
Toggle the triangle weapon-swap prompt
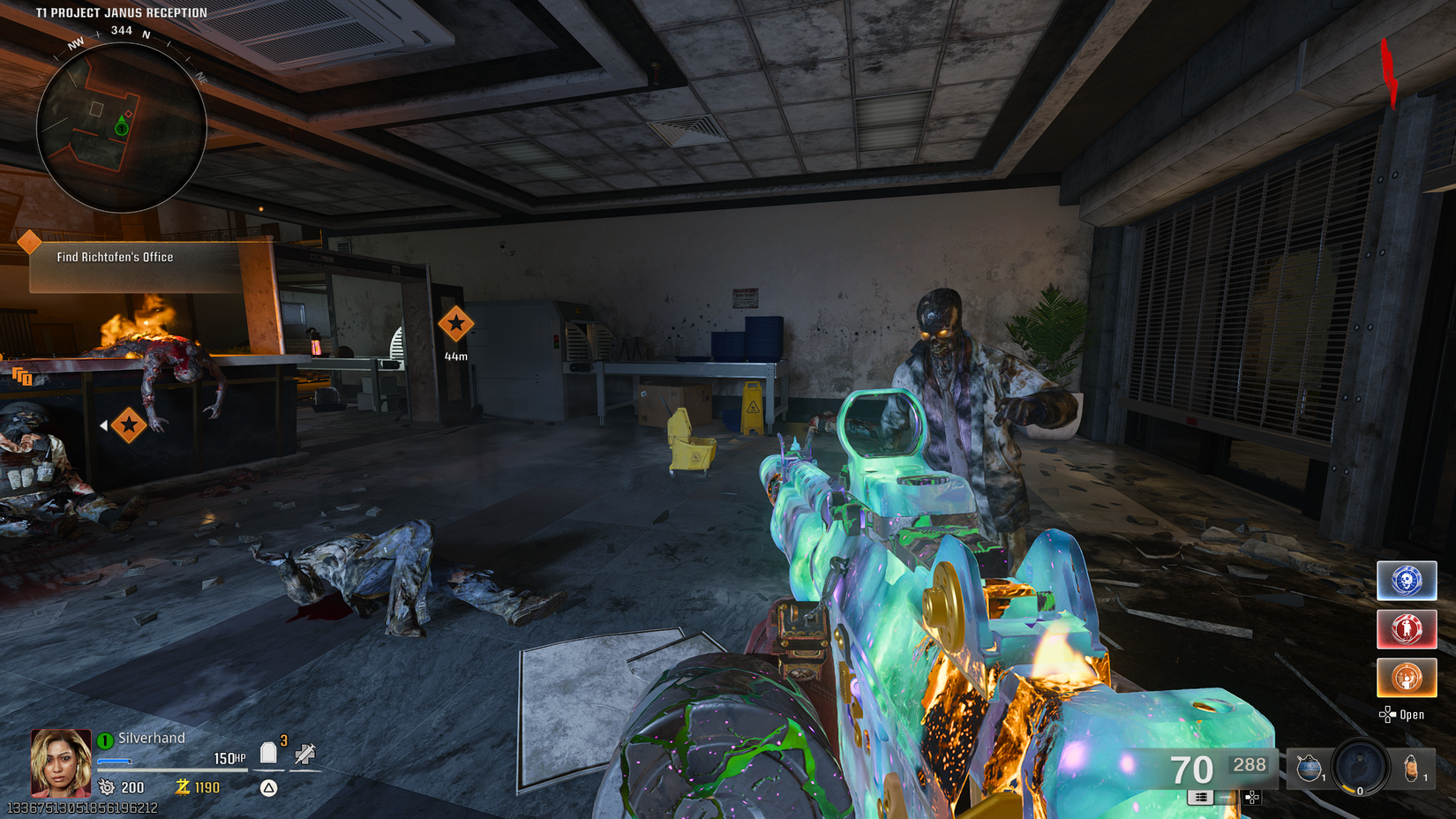pos(268,787)
